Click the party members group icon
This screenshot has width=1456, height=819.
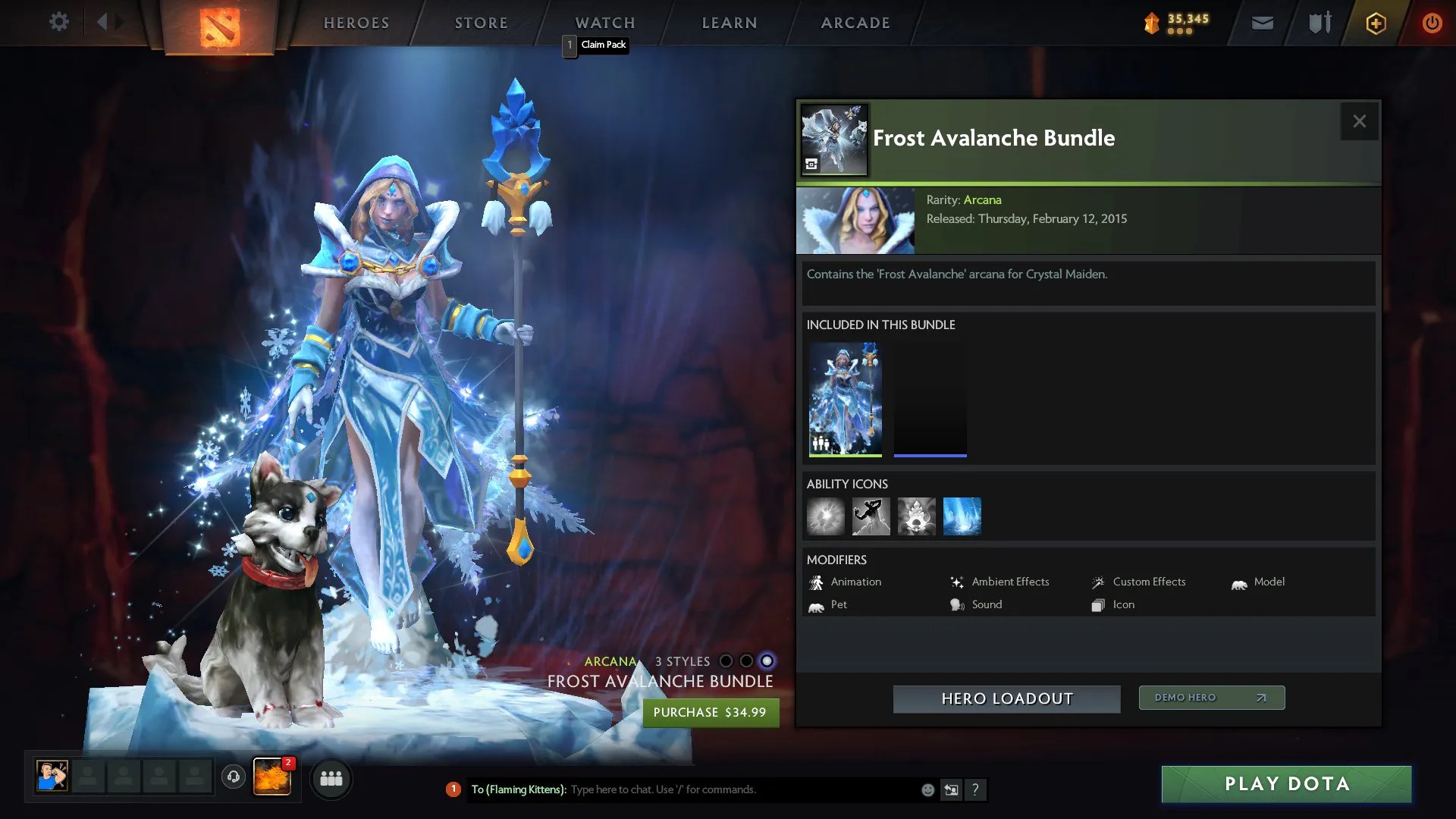click(331, 779)
